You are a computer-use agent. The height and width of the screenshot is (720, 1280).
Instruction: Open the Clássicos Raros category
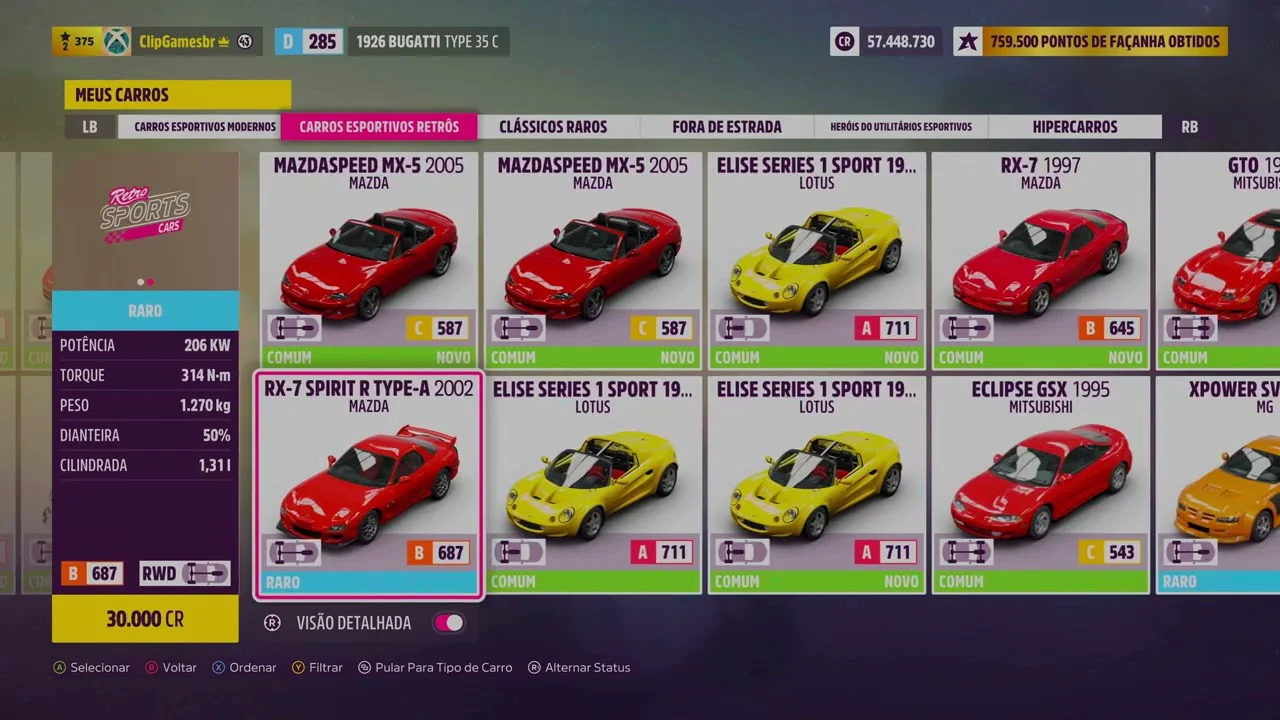coord(553,127)
